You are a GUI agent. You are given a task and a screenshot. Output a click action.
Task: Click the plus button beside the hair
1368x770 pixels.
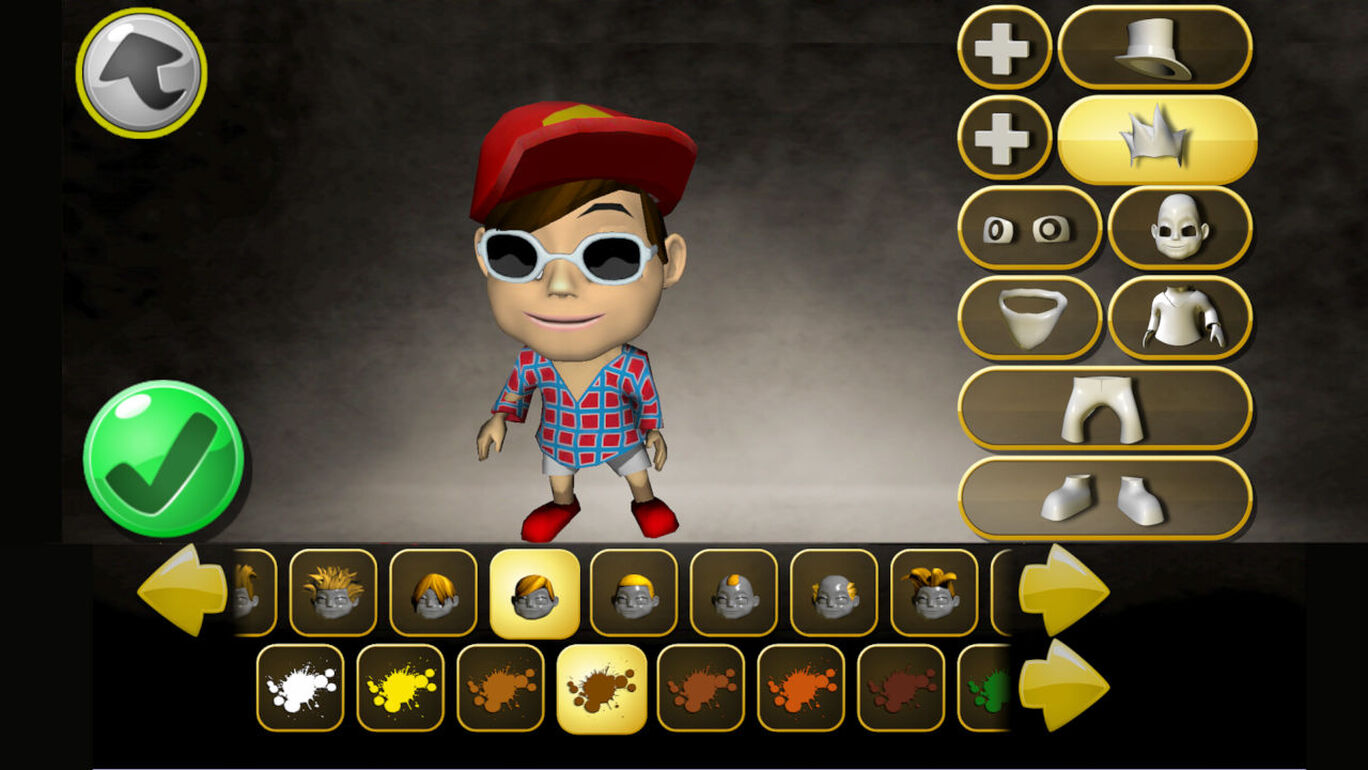tap(1004, 138)
